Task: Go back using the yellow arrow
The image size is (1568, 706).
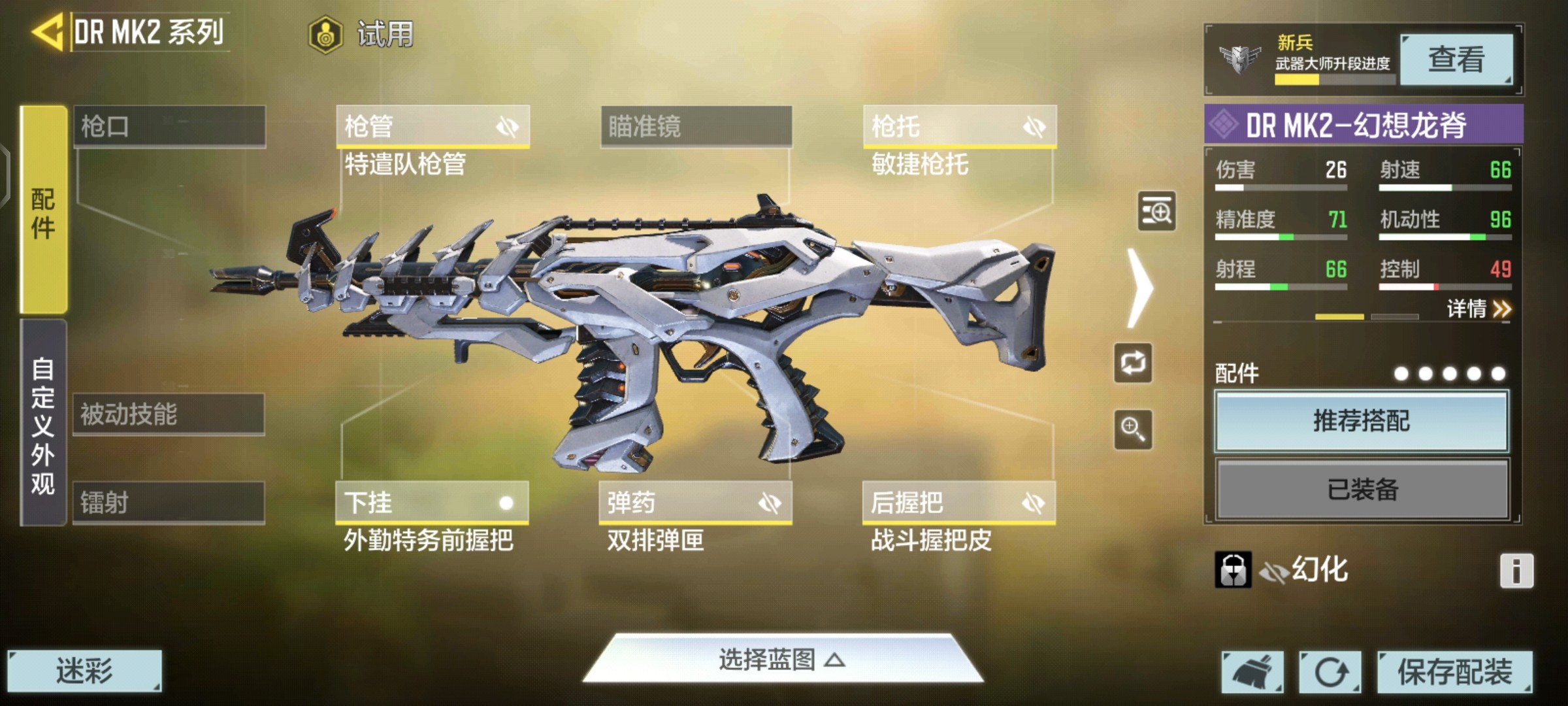Action: click(x=47, y=31)
